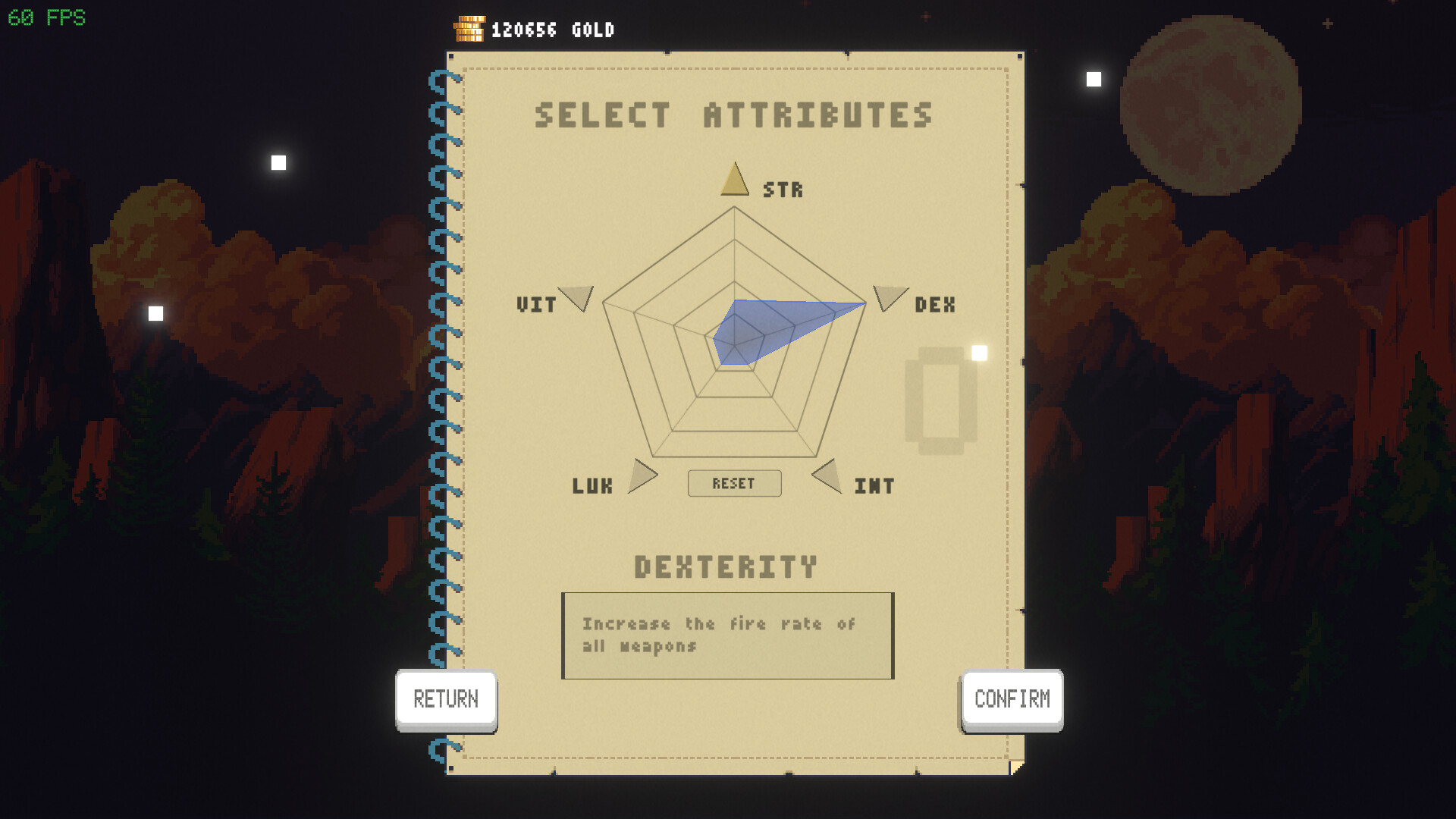Increase the VIT attribute with its arrow
The height and width of the screenshot is (819, 1456).
pos(578,297)
